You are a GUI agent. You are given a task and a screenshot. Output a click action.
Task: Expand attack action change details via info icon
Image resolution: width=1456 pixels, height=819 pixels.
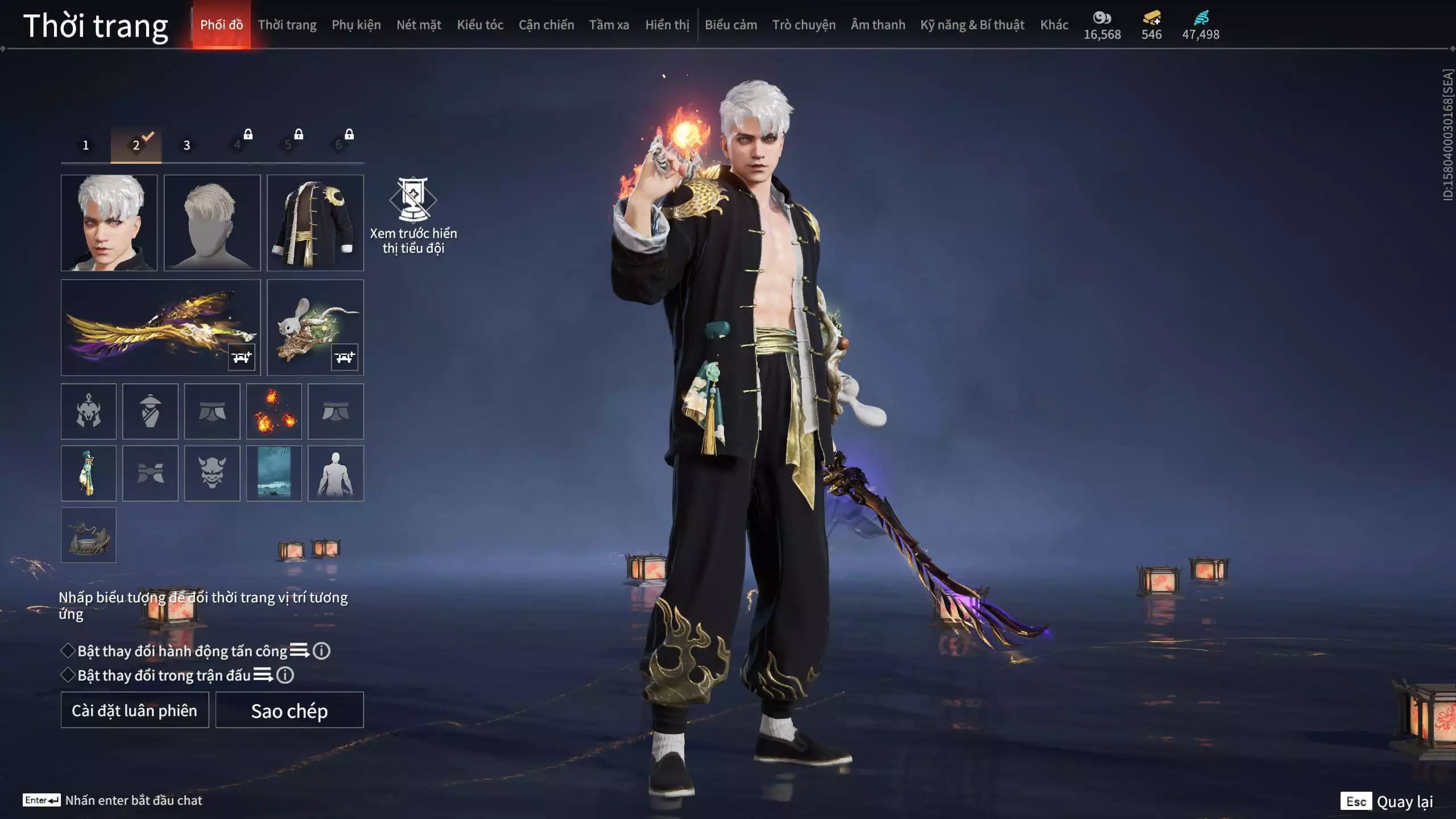(321, 651)
